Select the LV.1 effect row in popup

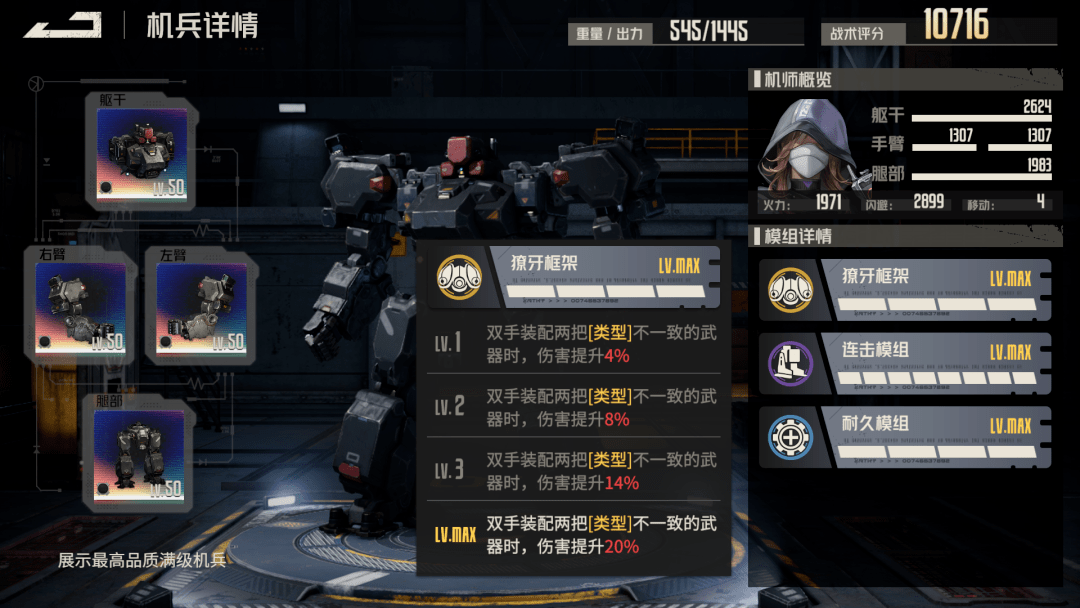point(573,343)
